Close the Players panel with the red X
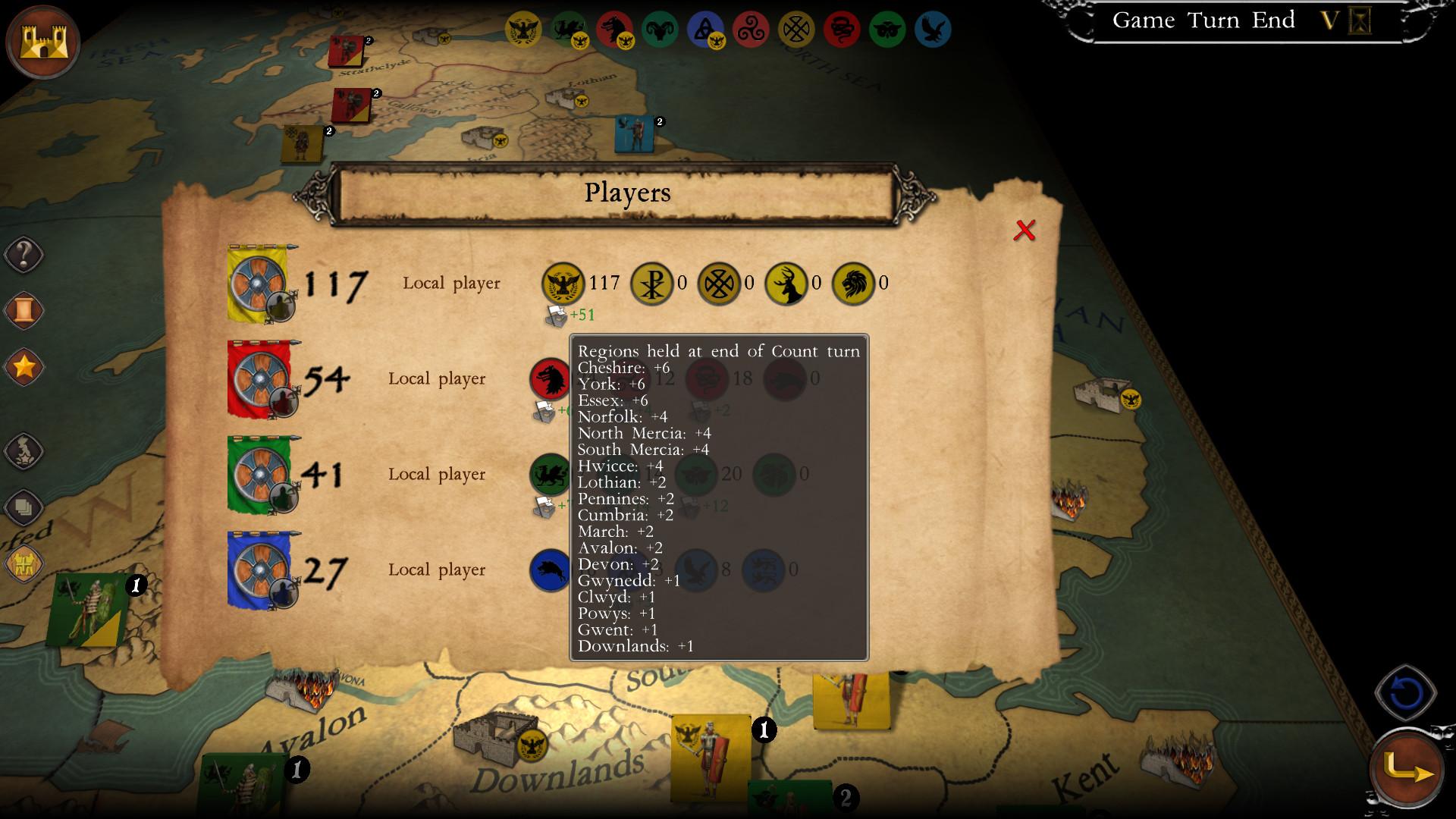1456x819 pixels. click(x=1025, y=229)
